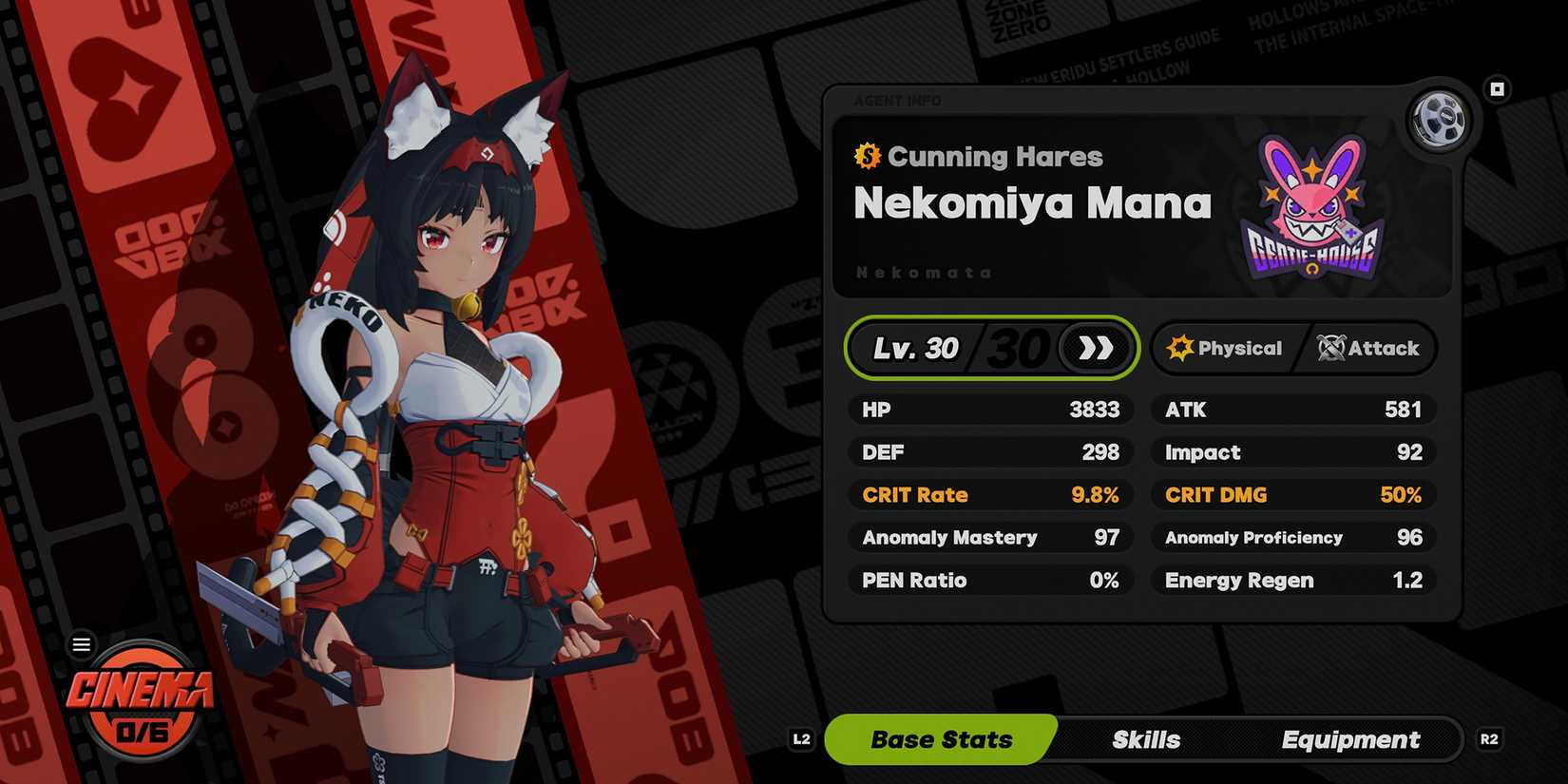
Task: Switch to the Skills tab
Action: pyautogui.click(x=1146, y=739)
